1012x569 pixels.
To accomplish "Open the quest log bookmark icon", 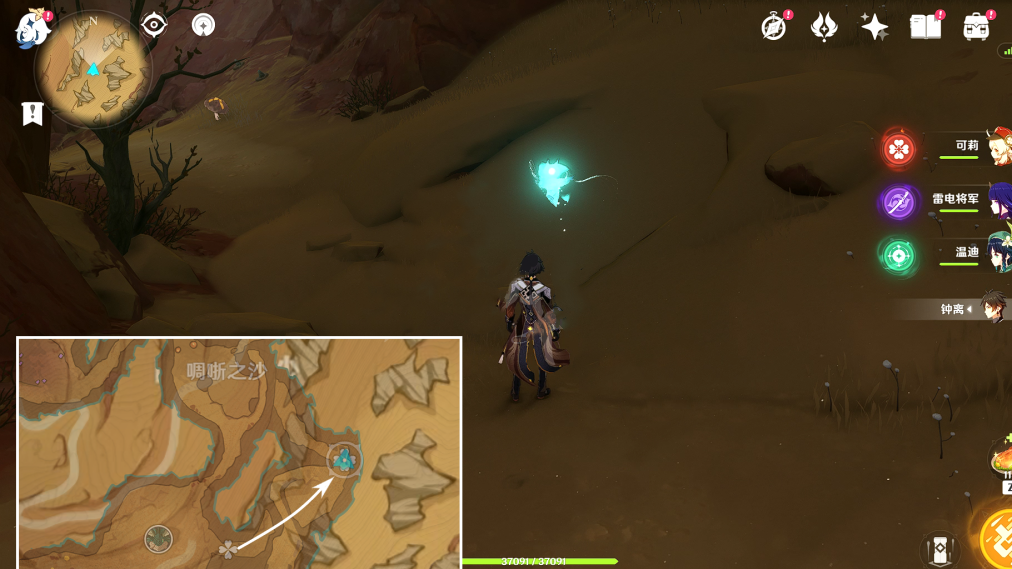I will coord(32,113).
